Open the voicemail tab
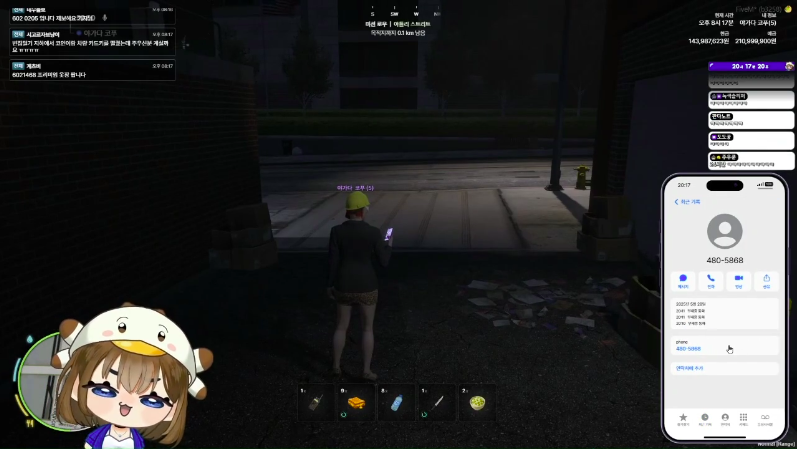The height and width of the screenshot is (449, 797). [x=766, y=418]
